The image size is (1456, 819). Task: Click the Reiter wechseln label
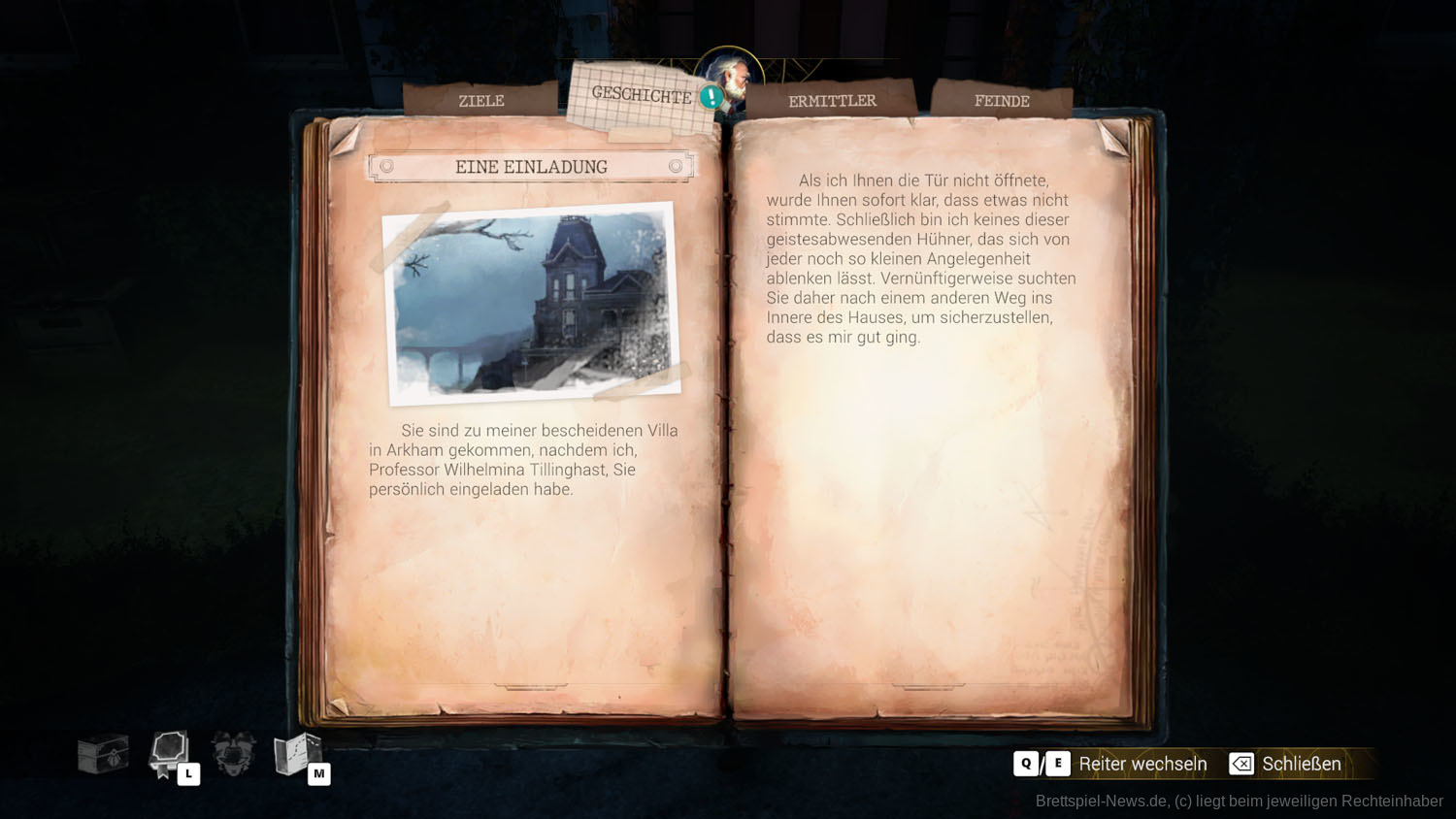pos(1142,764)
